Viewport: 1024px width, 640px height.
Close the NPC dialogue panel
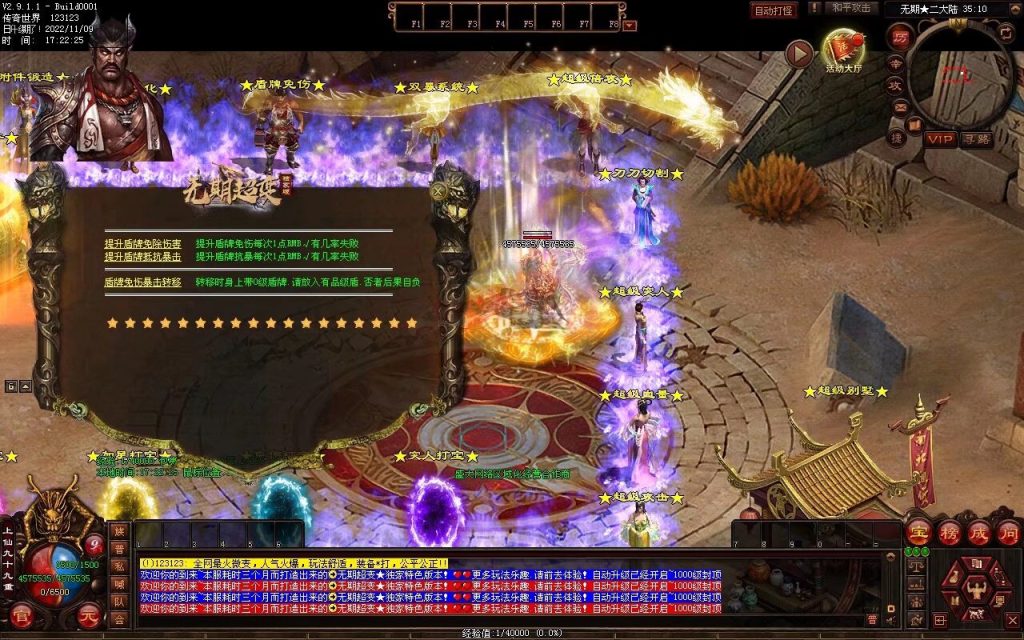(x=438, y=190)
